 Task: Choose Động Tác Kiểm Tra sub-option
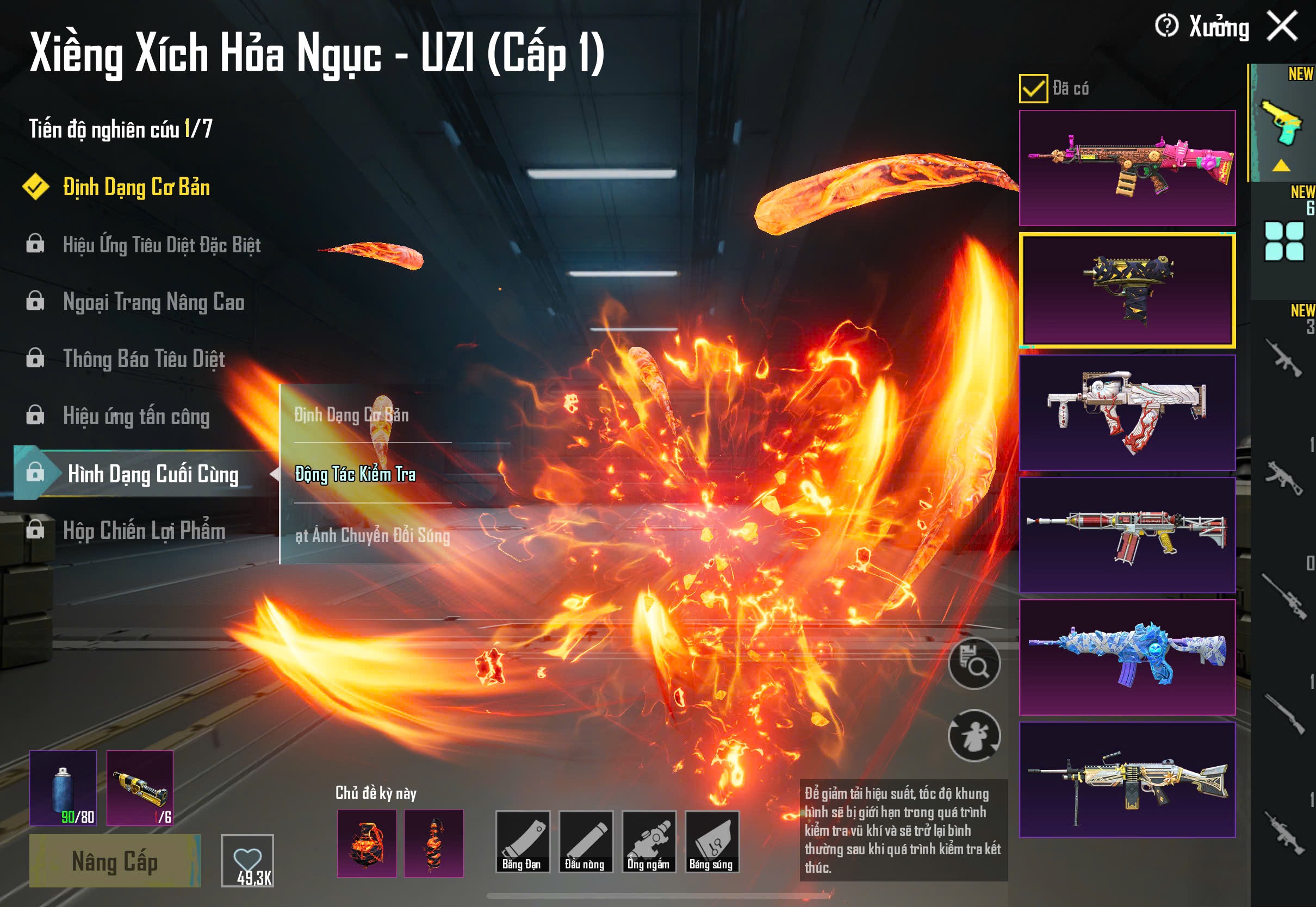pyautogui.click(x=355, y=474)
